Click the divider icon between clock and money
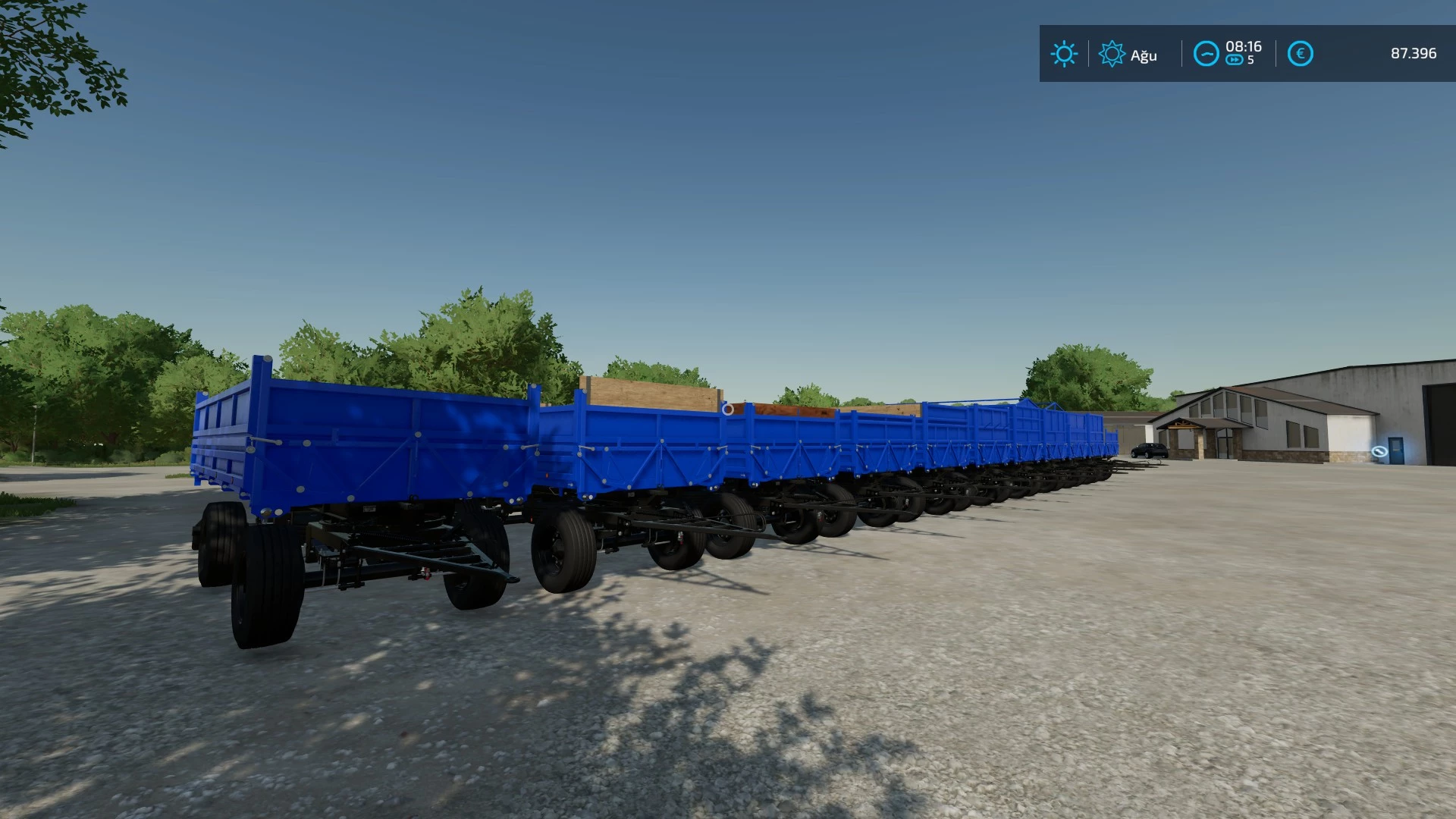This screenshot has height=819, width=1456. [1276, 53]
